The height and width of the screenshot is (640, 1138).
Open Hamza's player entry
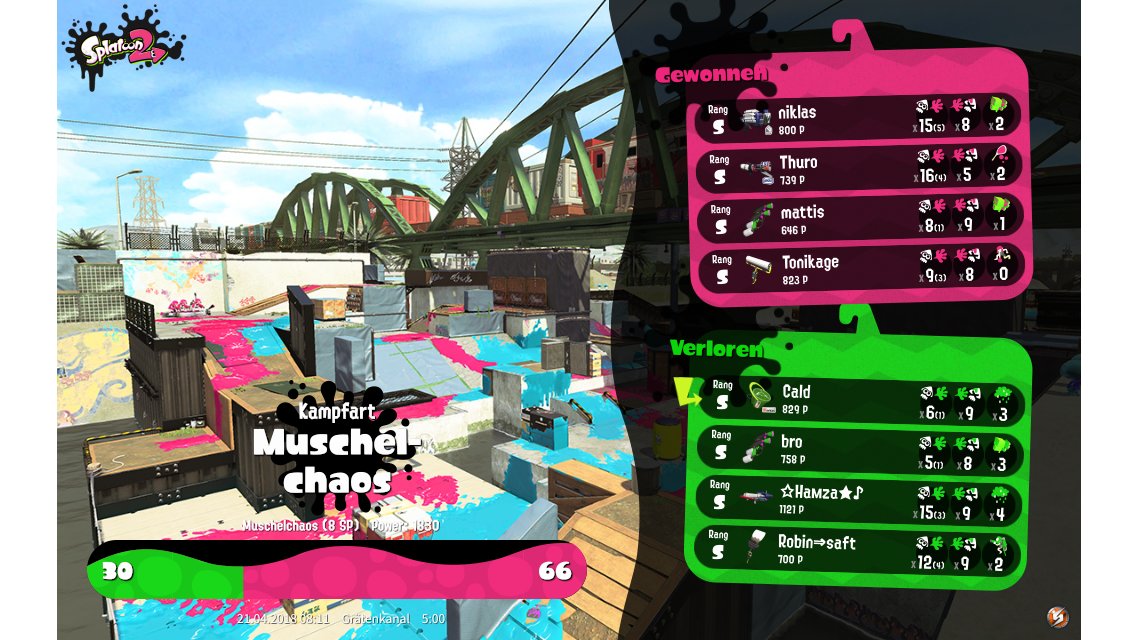click(858, 499)
